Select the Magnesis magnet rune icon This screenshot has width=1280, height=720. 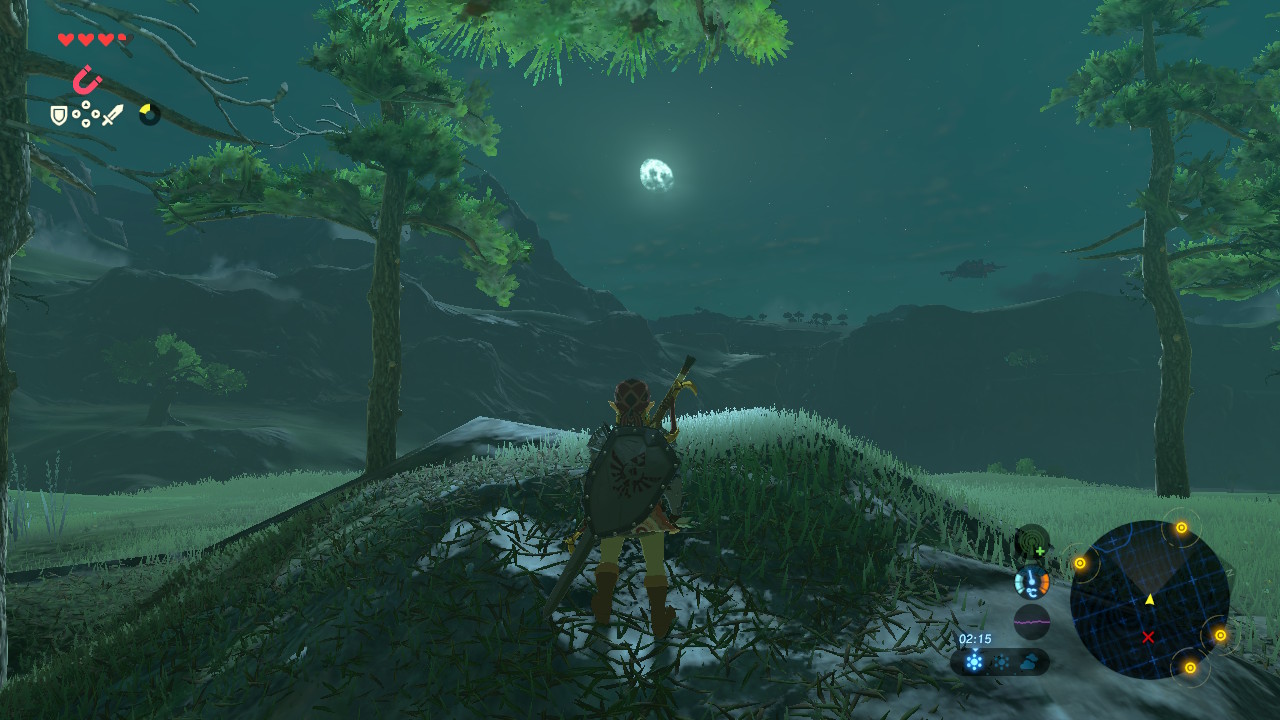[x=87, y=79]
